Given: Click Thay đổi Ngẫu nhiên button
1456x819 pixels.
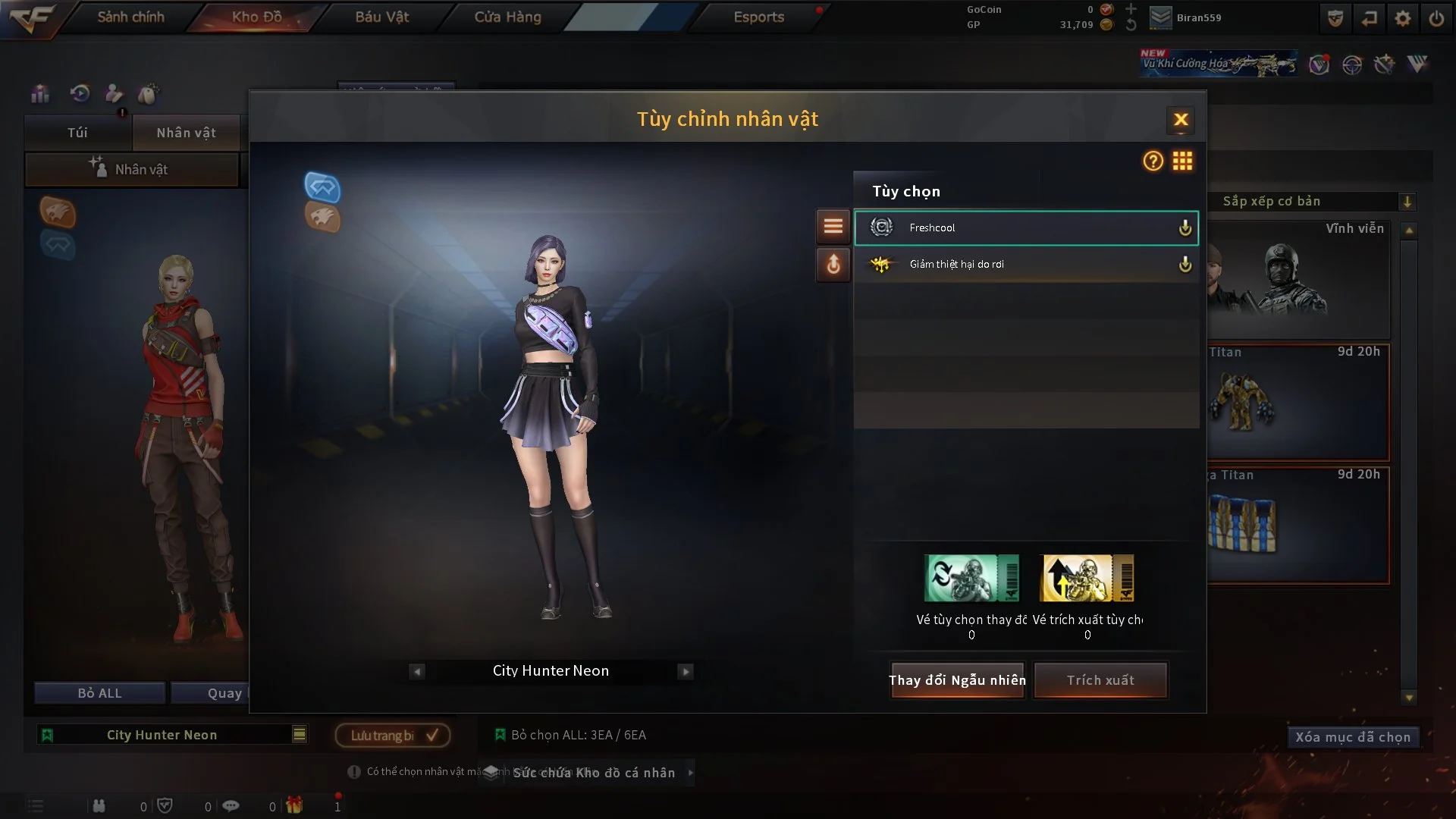Looking at the screenshot, I should coord(957,680).
